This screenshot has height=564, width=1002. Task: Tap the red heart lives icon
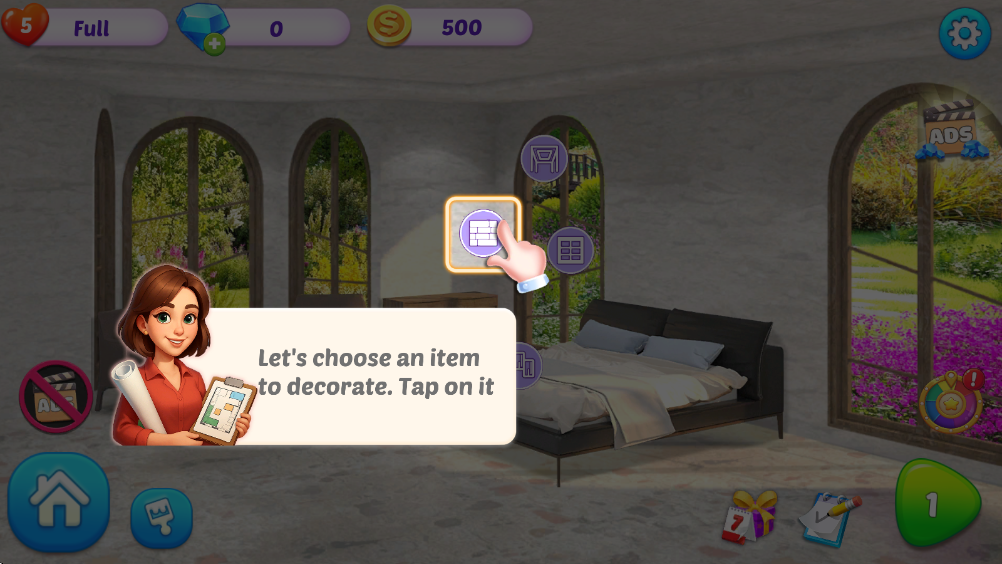pos(24,26)
